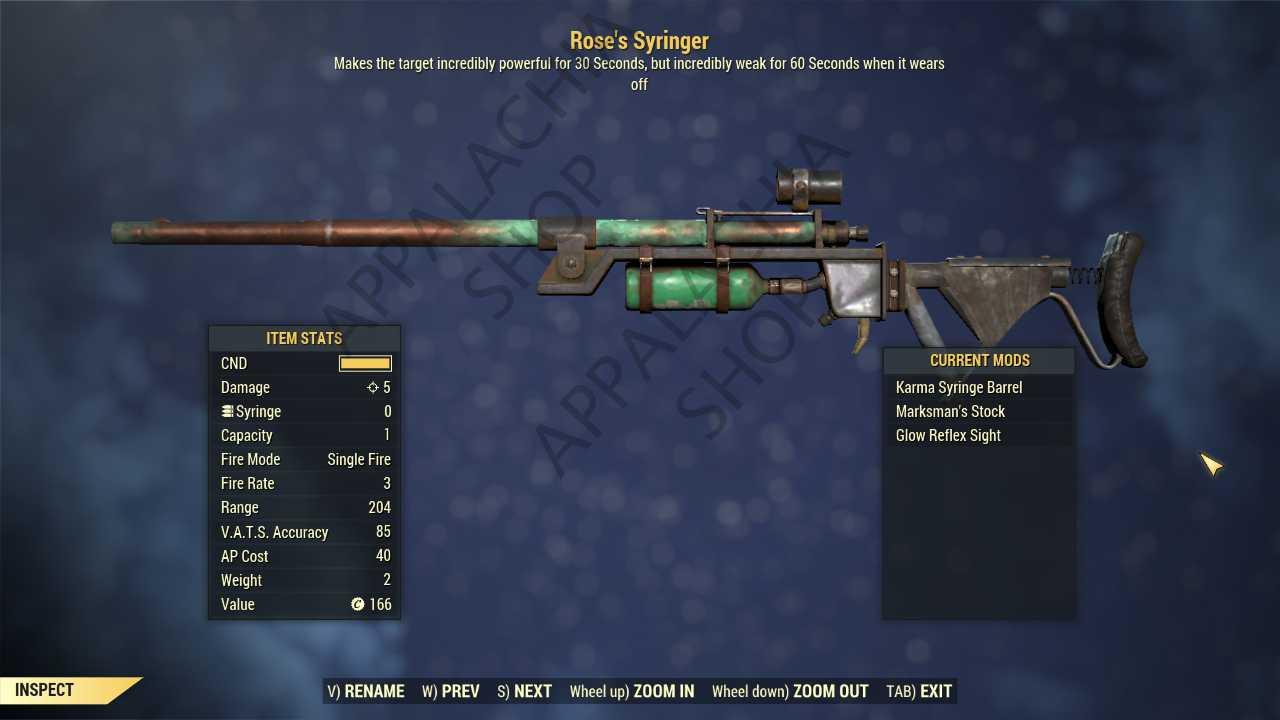Go to the PREV item
Image resolution: width=1280 pixels, height=720 pixels.
tap(450, 691)
